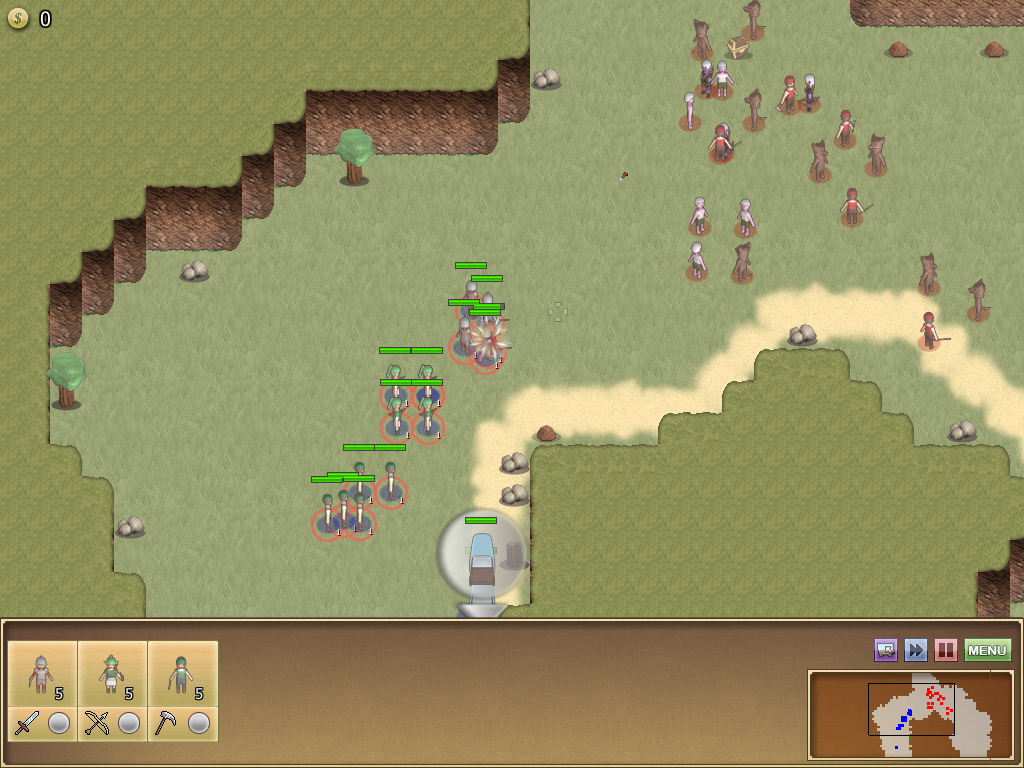Viewport: 1024px width, 768px height.
Task: Click the purple screen icon button
Action: click(x=886, y=651)
